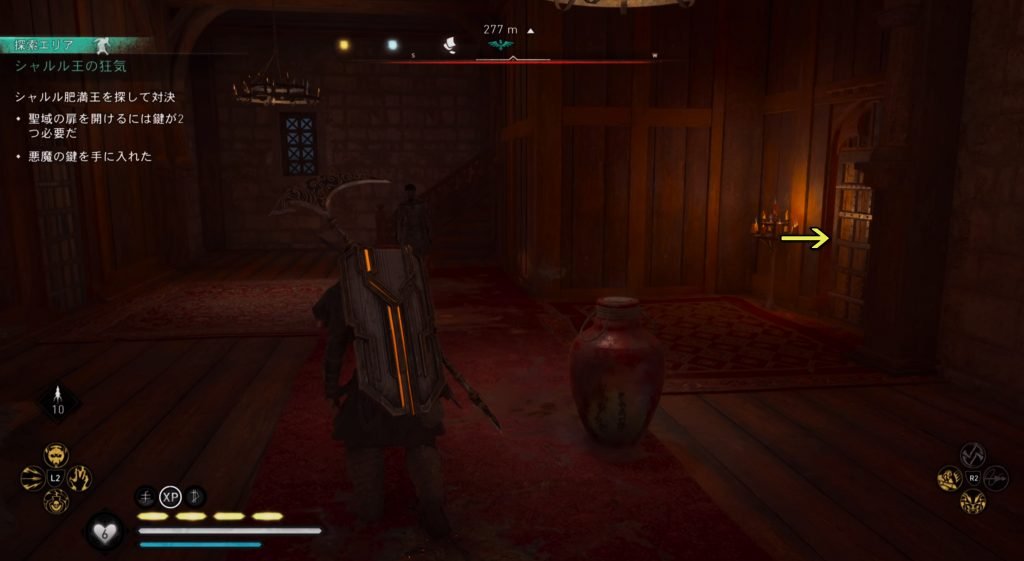The width and height of the screenshot is (1024, 561).
Task: Choose the skull-face bottom ranged ability
Action: click(57, 500)
